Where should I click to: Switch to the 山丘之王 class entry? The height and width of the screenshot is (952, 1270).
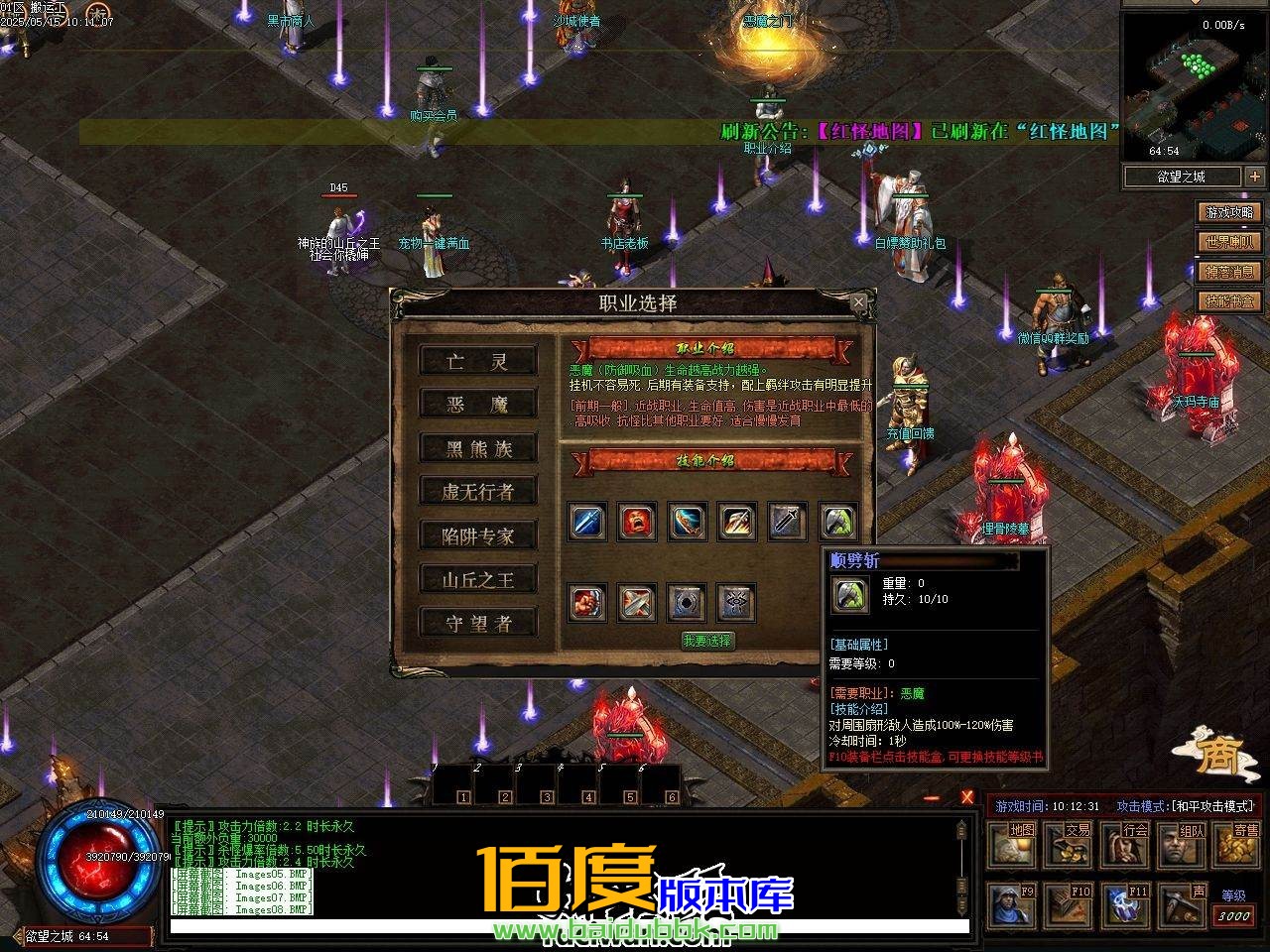(480, 578)
